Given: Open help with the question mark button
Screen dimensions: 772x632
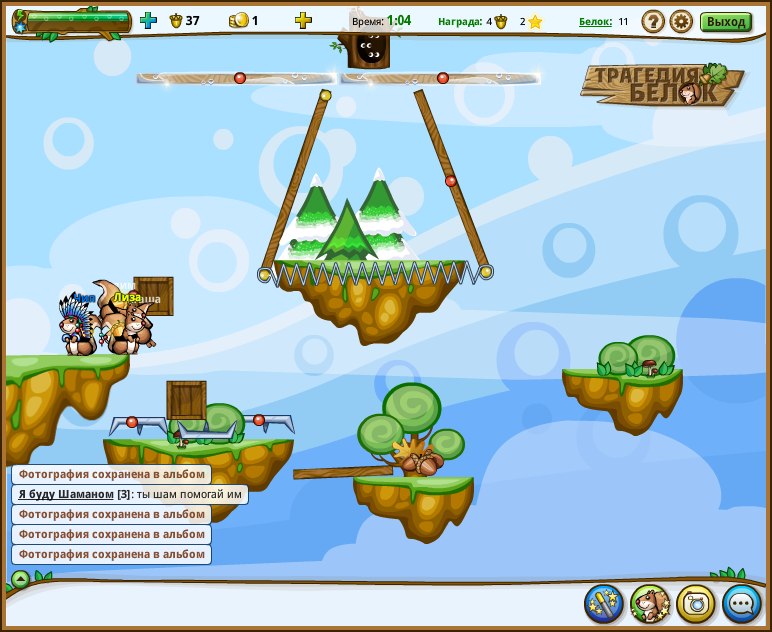Looking at the screenshot, I should click(653, 21).
